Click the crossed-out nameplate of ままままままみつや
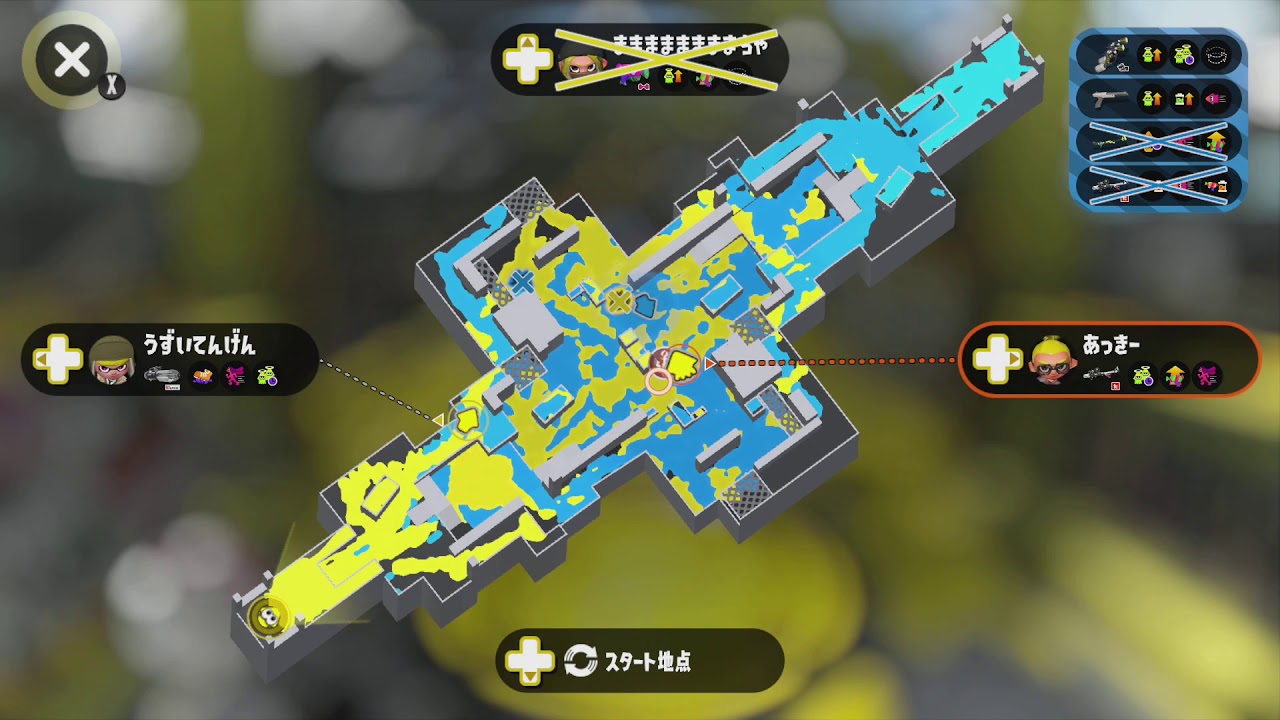This screenshot has height=720, width=1280. click(x=640, y=58)
